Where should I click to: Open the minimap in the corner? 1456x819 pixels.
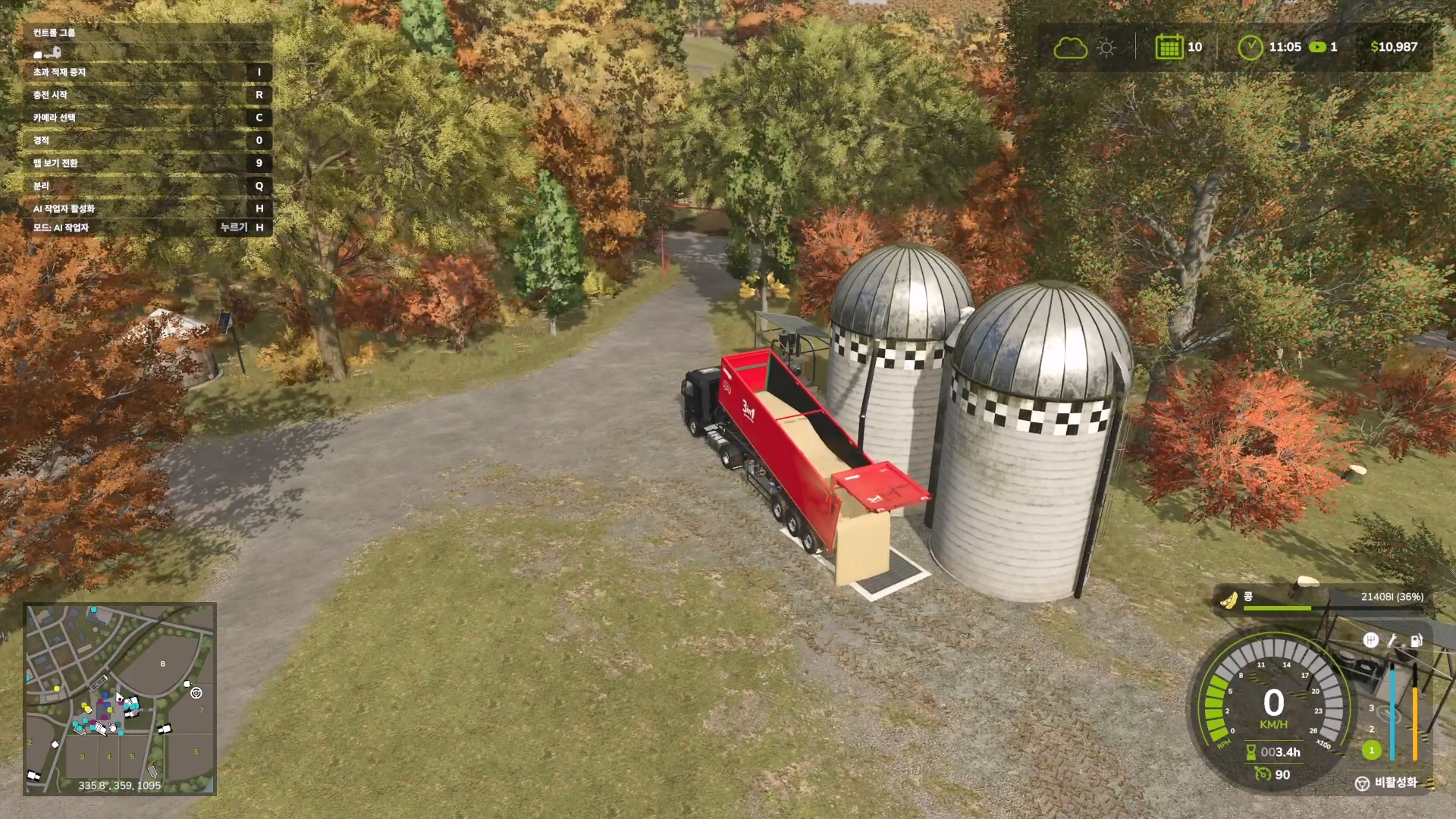click(120, 698)
